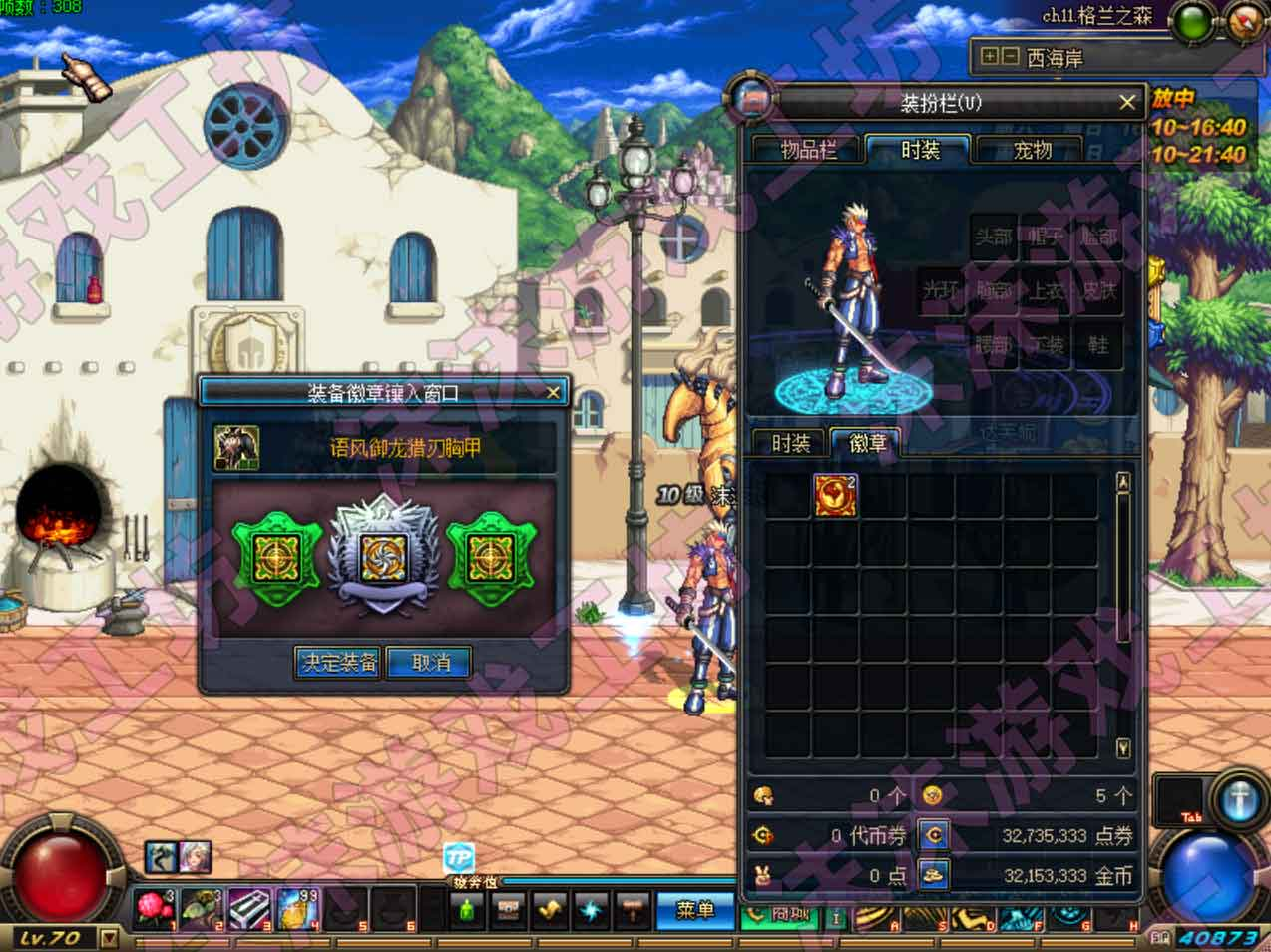Screen dimensions: 1271x952
Task: Expand the 西海岸 minimap header
Action: [x=990, y=57]
